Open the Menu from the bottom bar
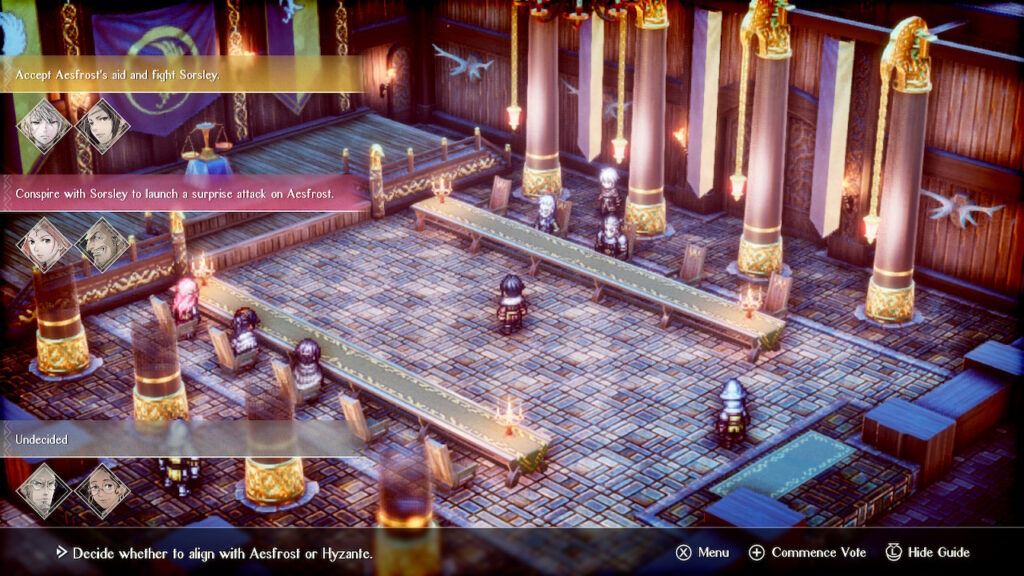This screenshot has height=576, width=1024. tap(713, 552)
